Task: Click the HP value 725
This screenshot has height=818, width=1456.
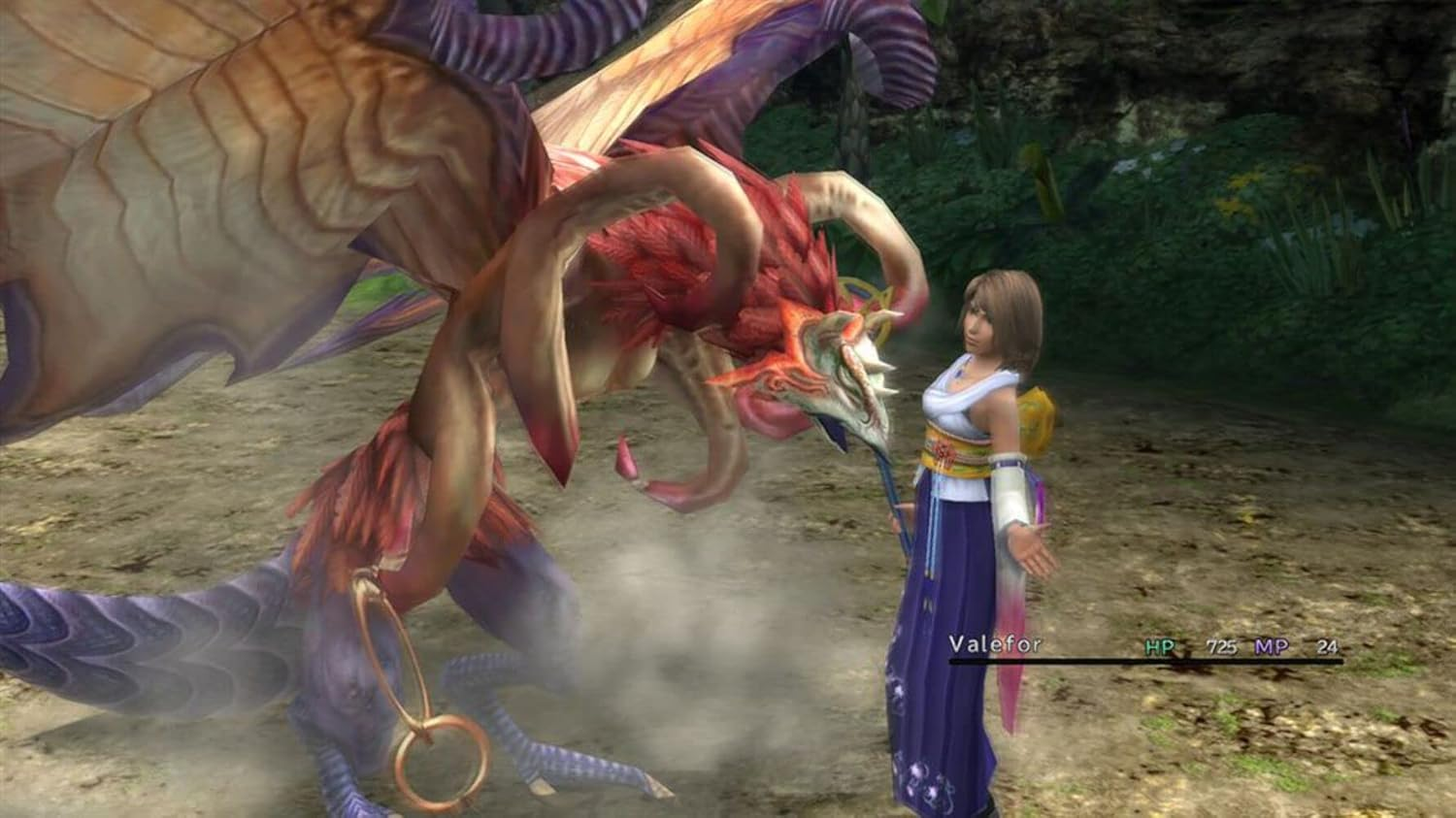Action: click(1220, 642)
